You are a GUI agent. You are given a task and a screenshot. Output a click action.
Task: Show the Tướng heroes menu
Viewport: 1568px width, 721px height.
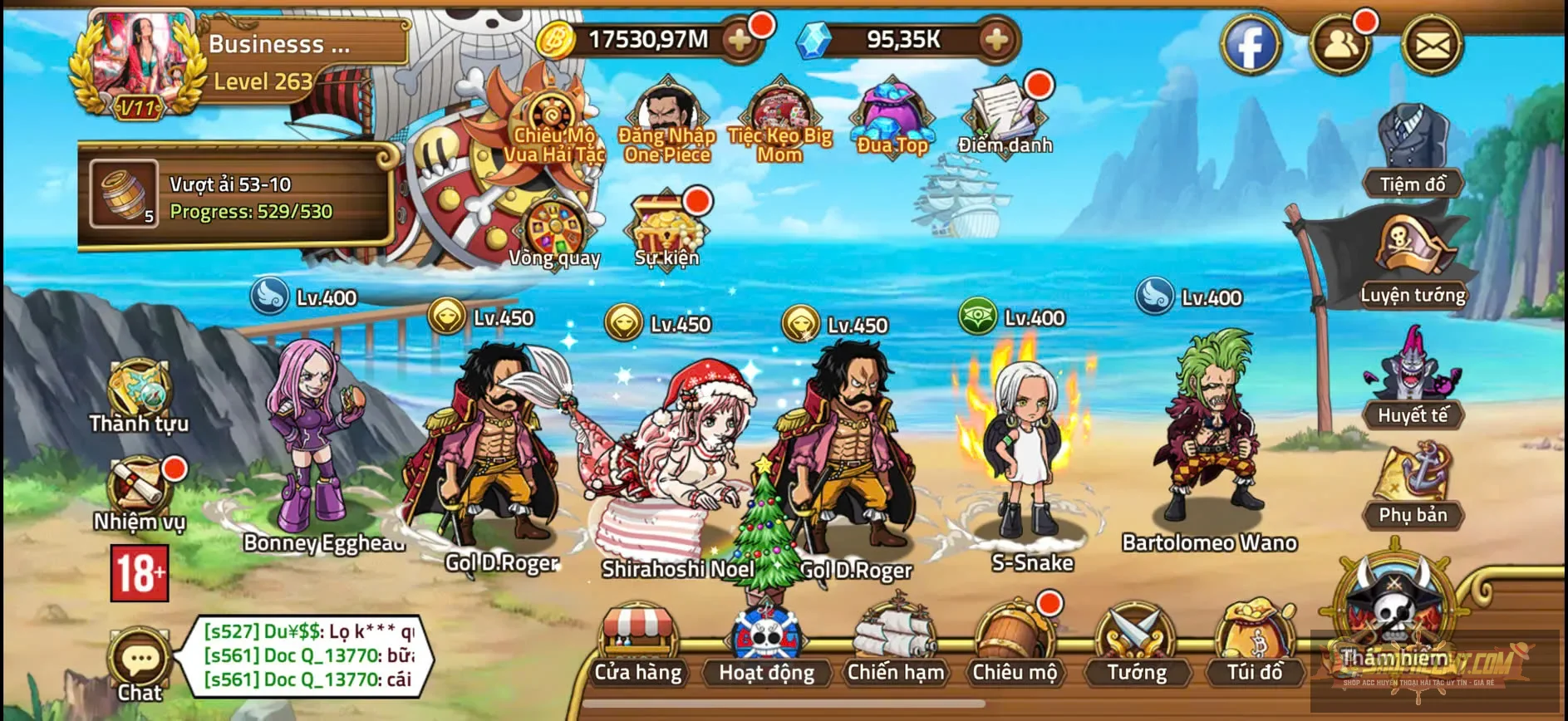point(1136,645)
